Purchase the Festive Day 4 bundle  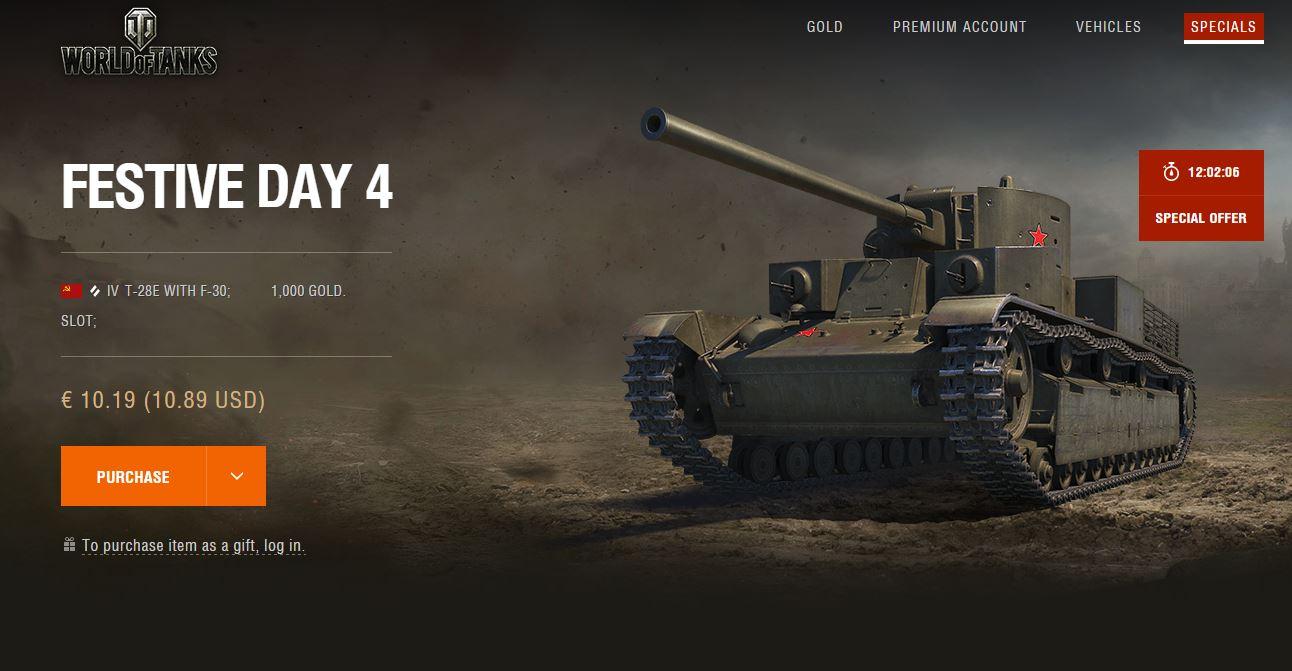point(133,477)
